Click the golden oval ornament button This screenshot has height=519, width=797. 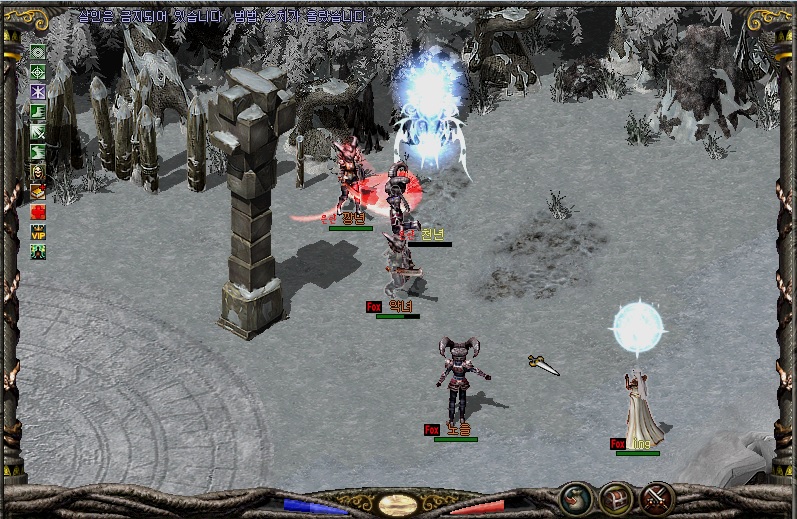[398, 503]
